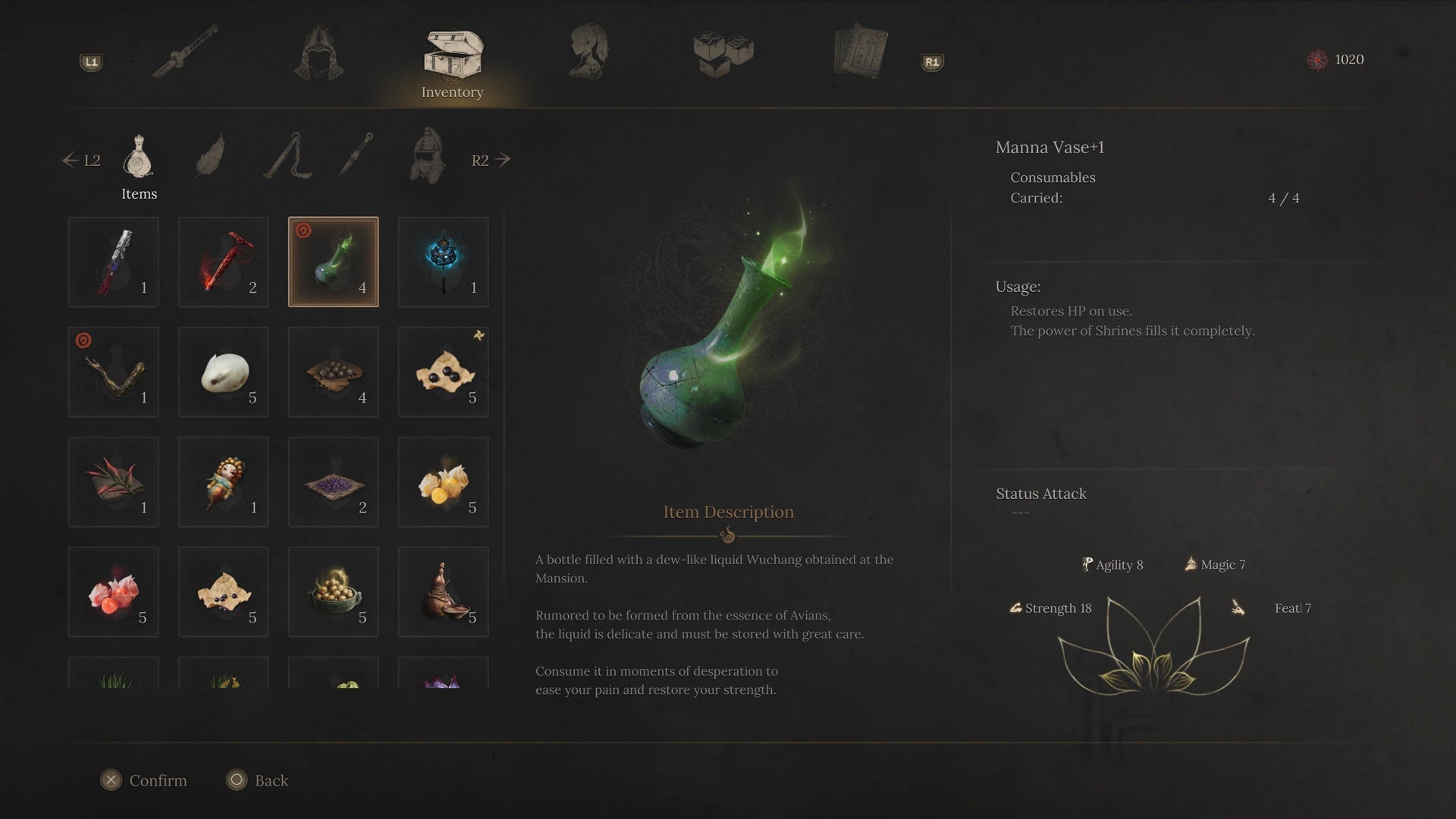
Task: Select the white rabbit figurine slot
Action: click(223, 372)
